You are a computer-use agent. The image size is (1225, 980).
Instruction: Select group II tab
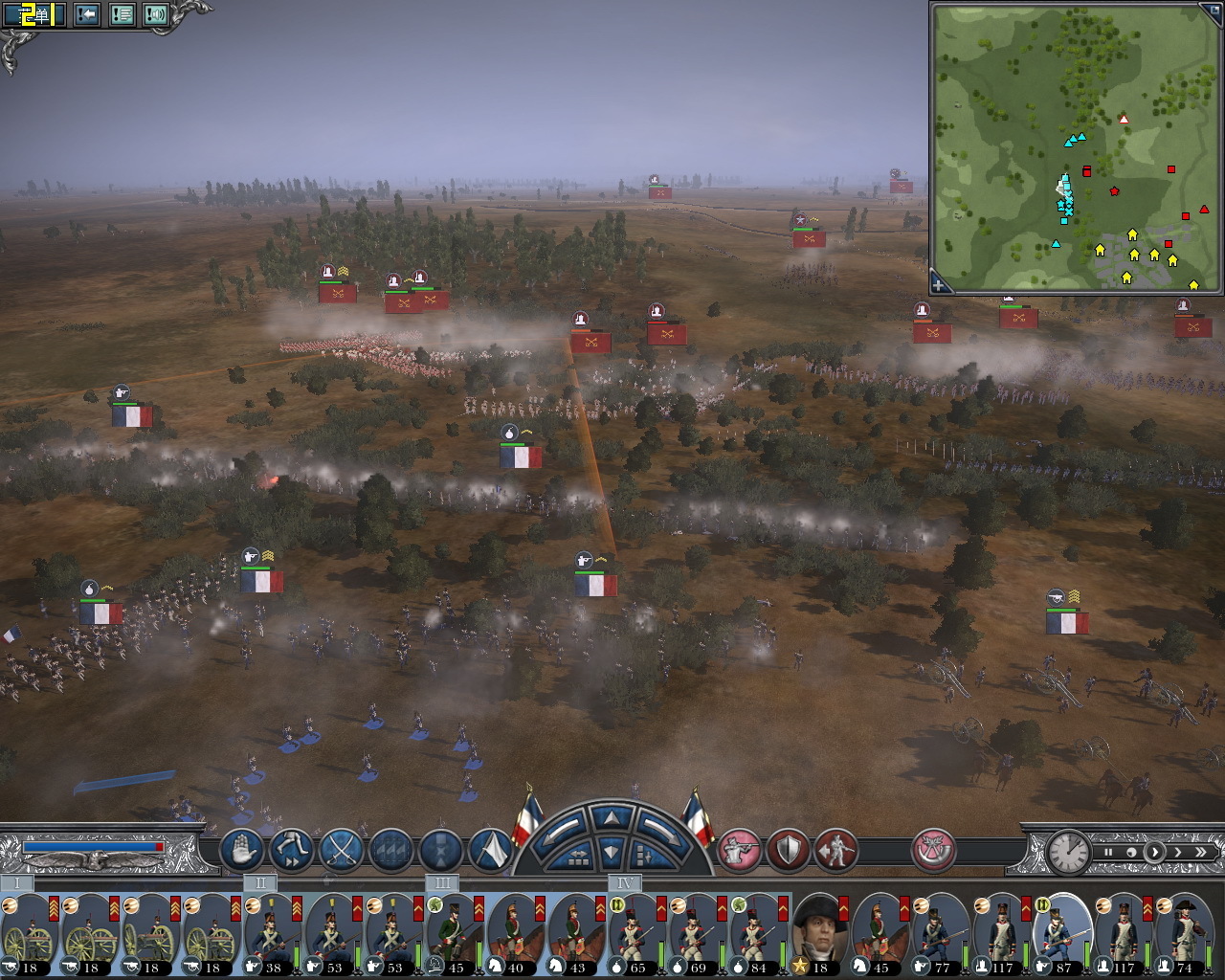pos(259,882)
